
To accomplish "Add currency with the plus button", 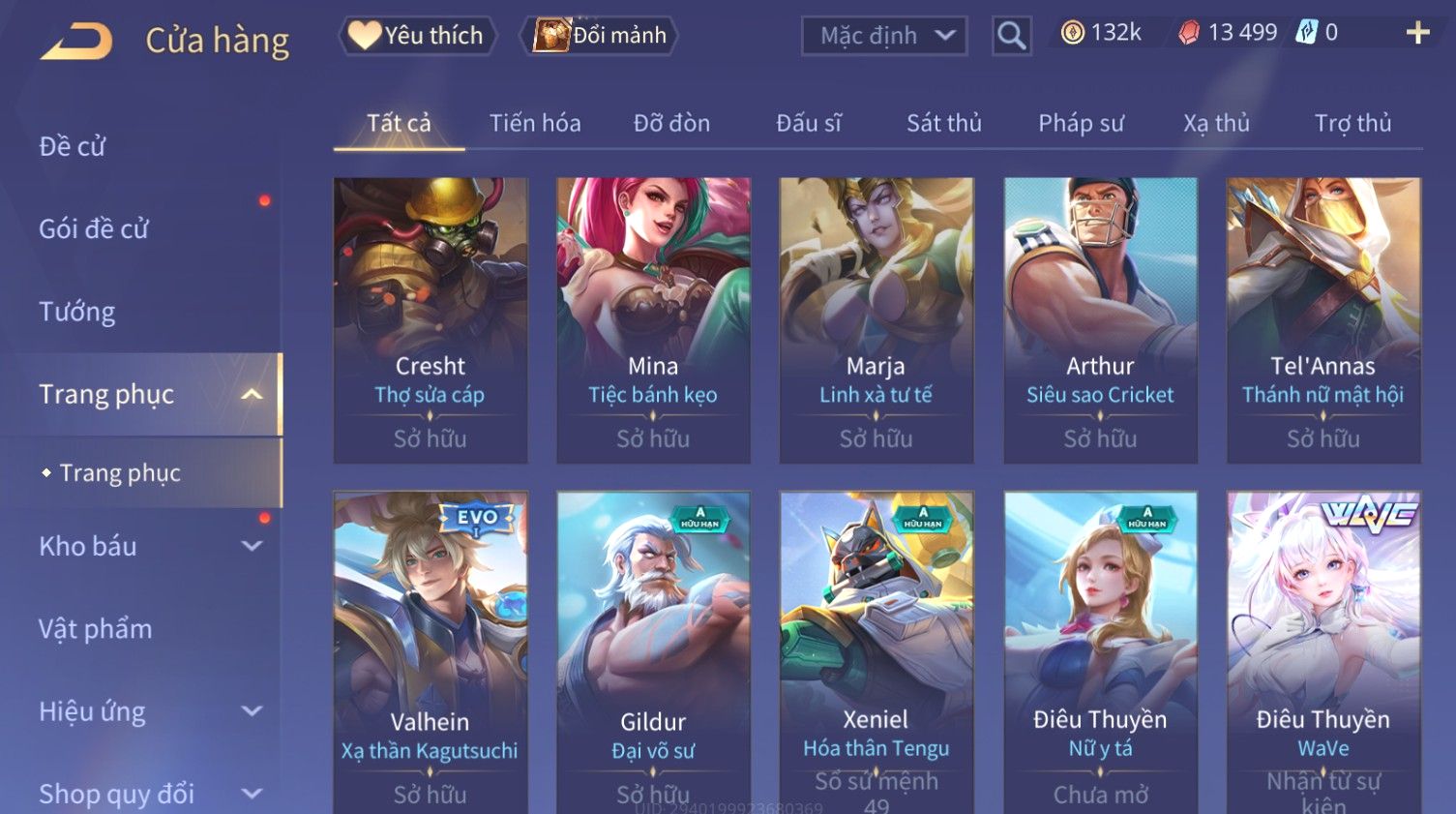I will click(1417, 34).
